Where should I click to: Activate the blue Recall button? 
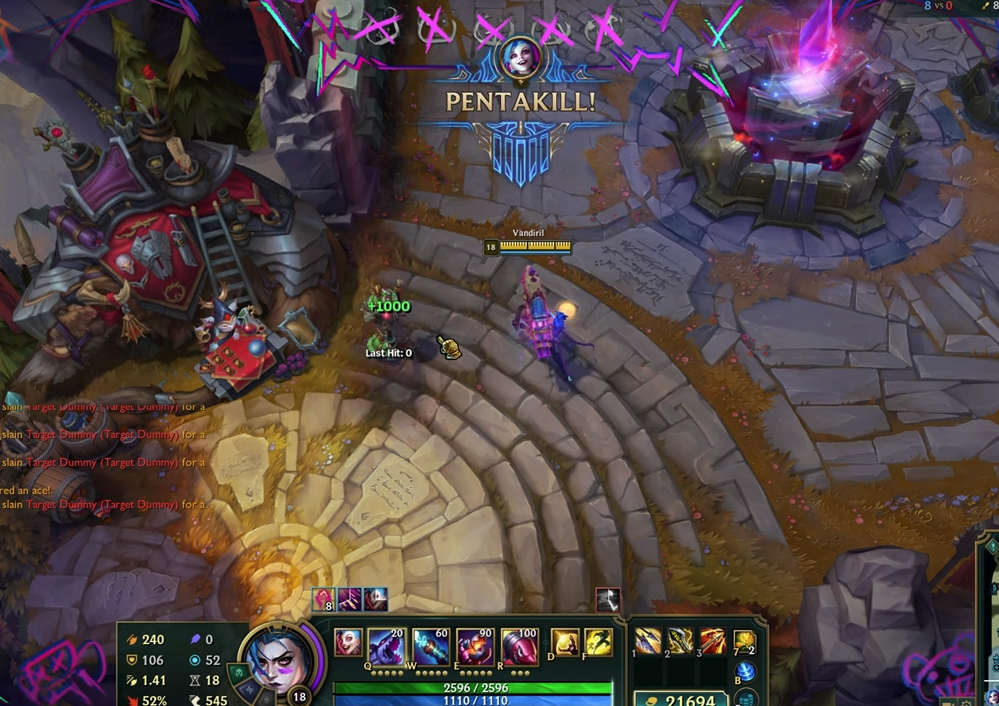pos(743,672)
